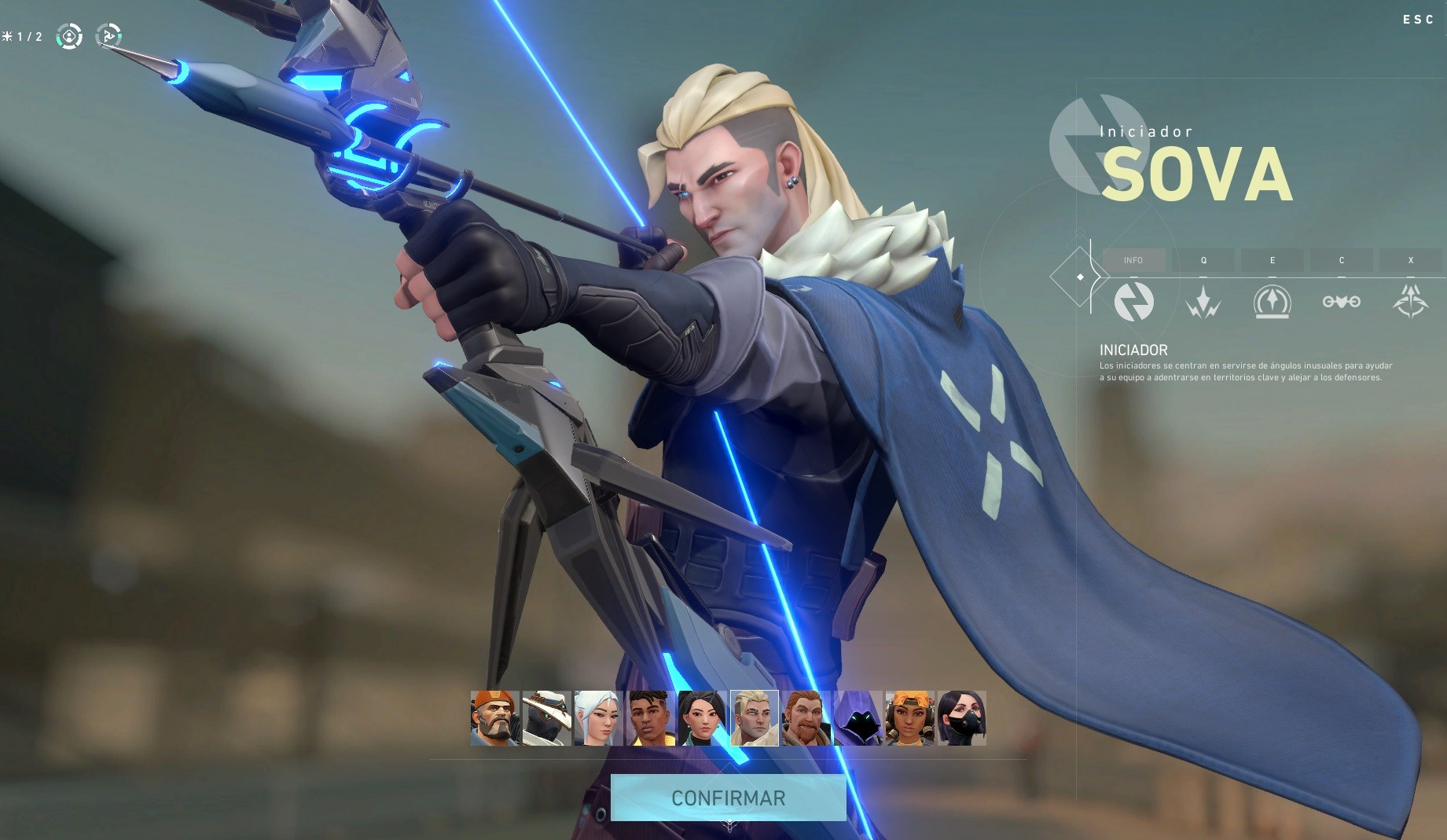View the X ultimate ability tab
Screen dimensions: 1447x840
(1411, 260)
